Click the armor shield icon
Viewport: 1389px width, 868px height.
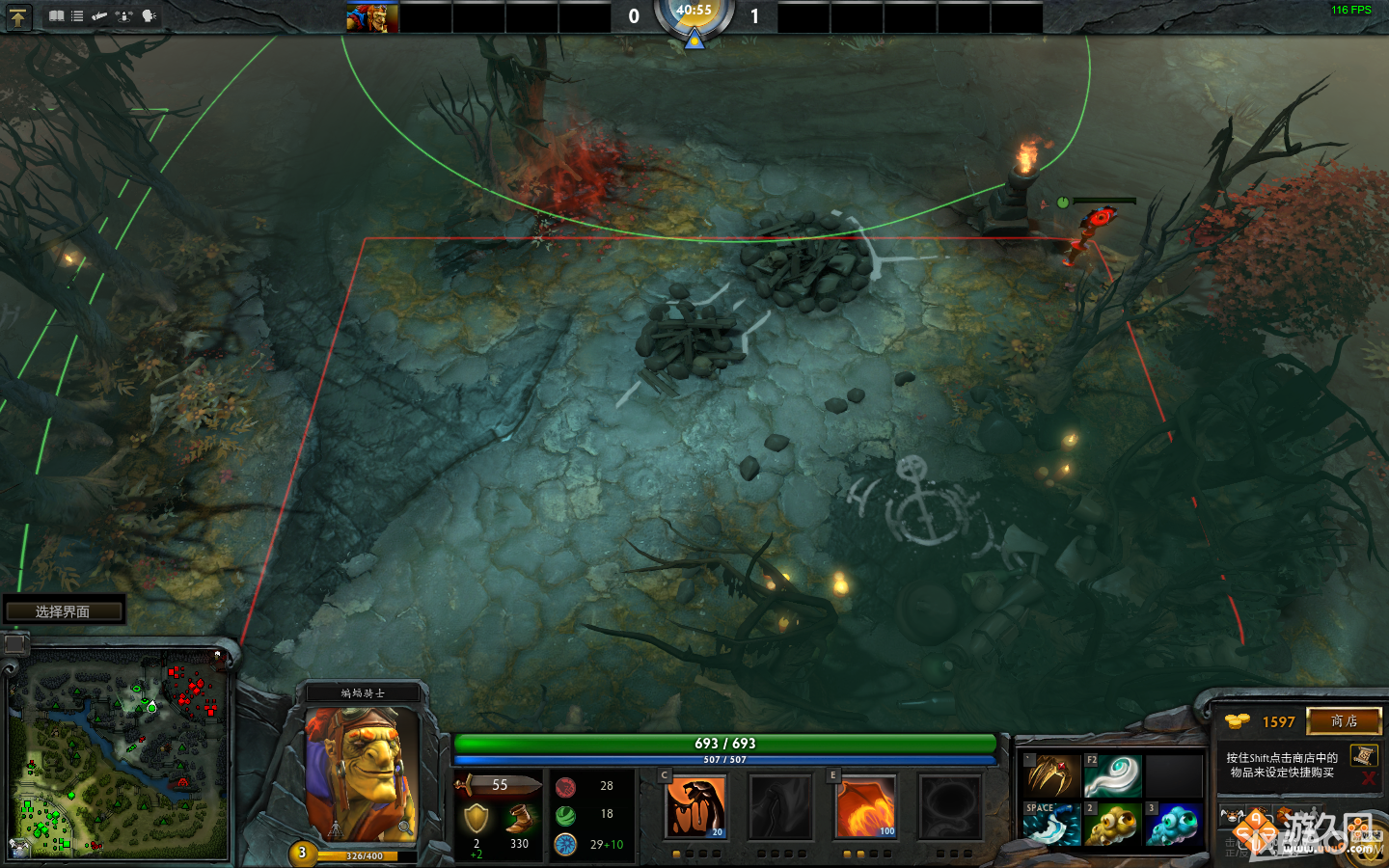tap(476, 818)
